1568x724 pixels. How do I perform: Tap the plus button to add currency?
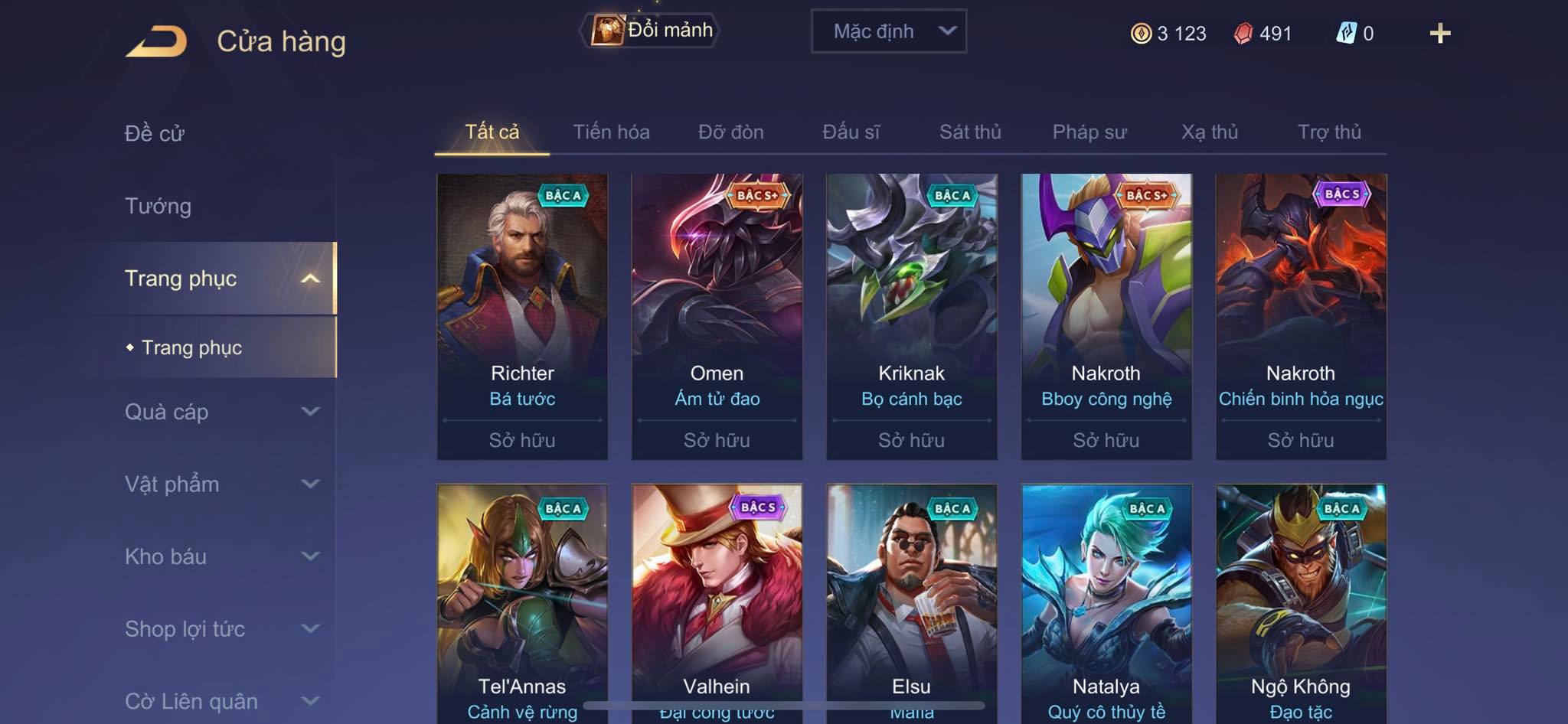point(1439,34)
